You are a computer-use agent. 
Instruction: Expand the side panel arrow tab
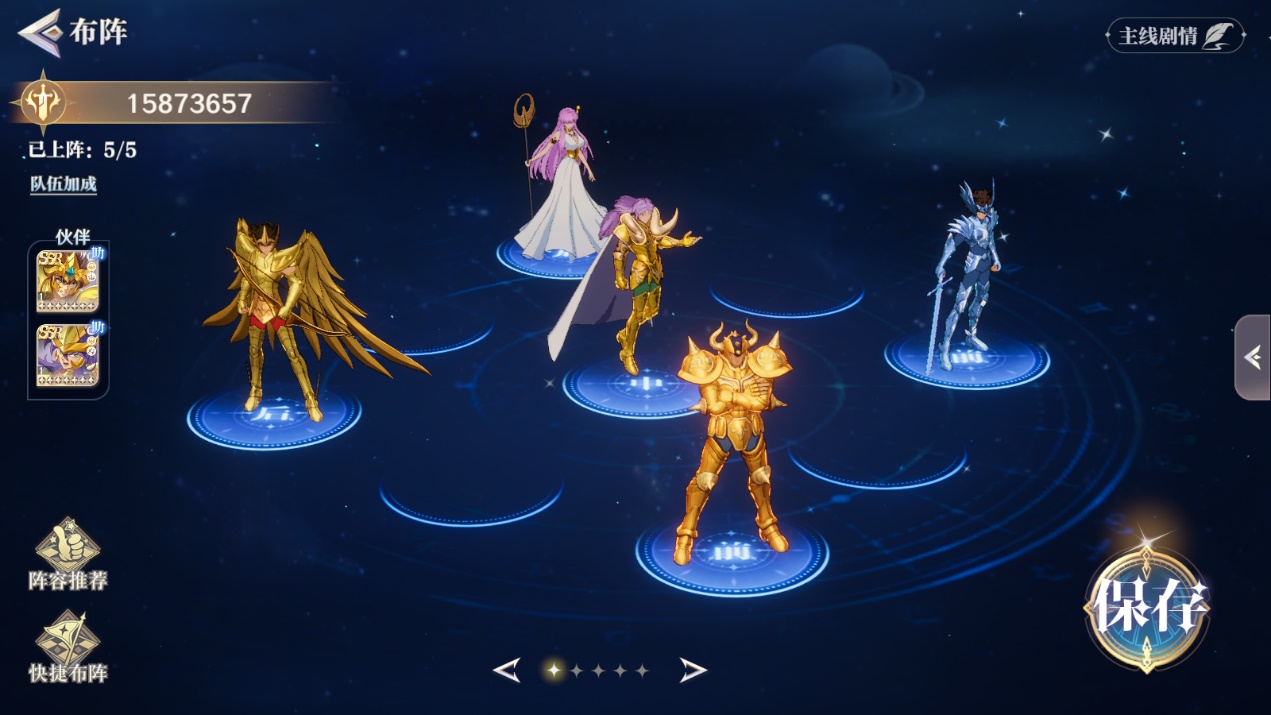click(x=1253, y=357)
